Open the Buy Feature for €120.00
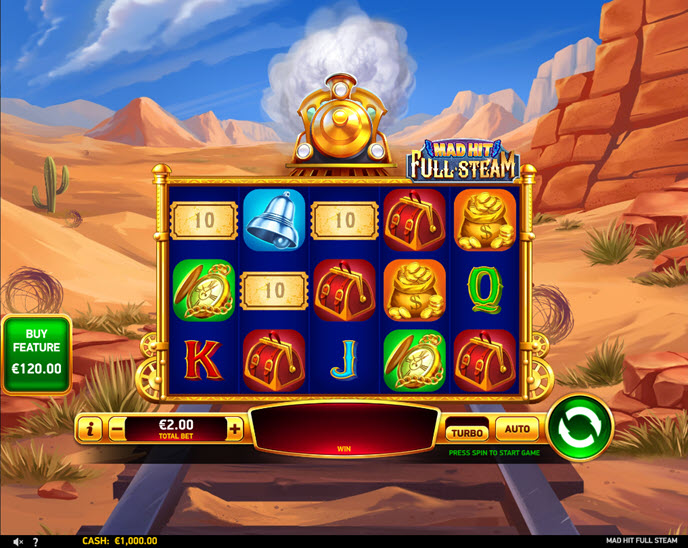The height and width of the screenshot is (548, 688). pyautogui.click(x=36, y=357)
